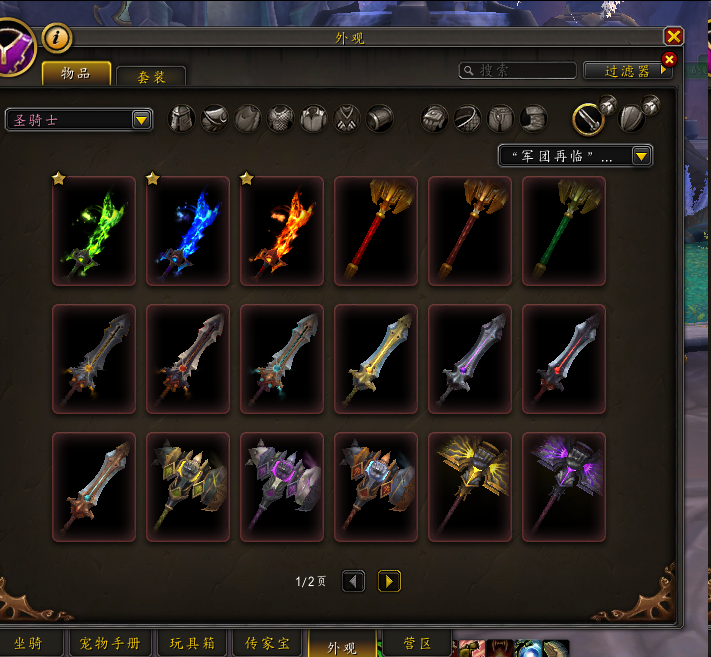711x657 pixels.
Task: Click the gold info "i" button
Action: pos(57,38)
